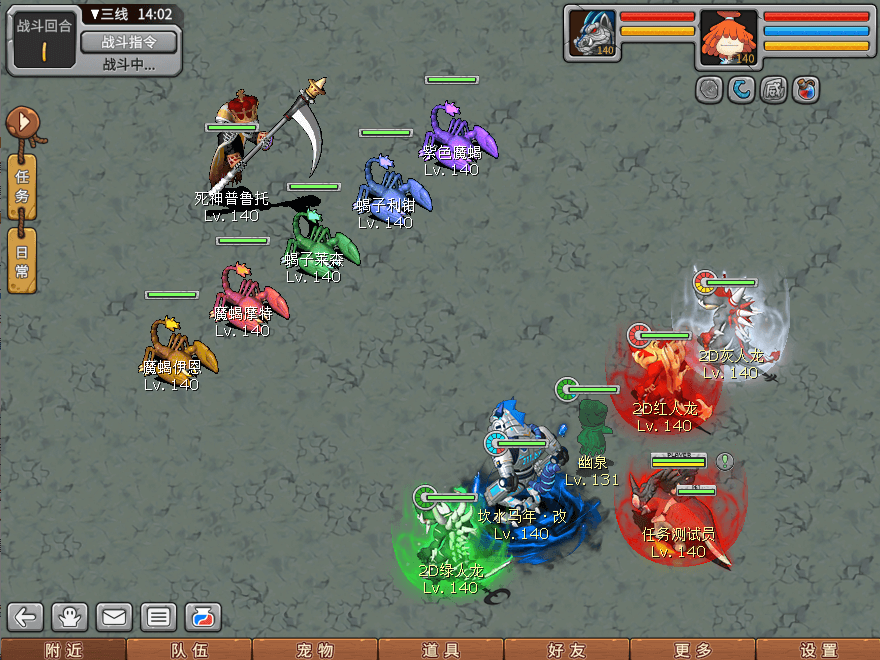Image resolution: width=880 pixels, height=660 pixels.
Task: Click the 感 status icon
Action: (773, 89)
